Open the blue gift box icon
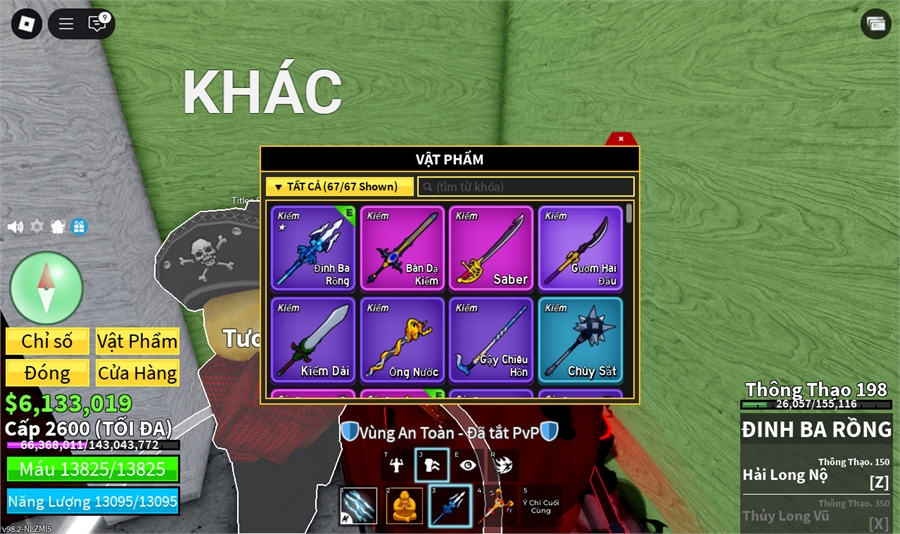The image size is (900, 534). click(x=79, y=227)
